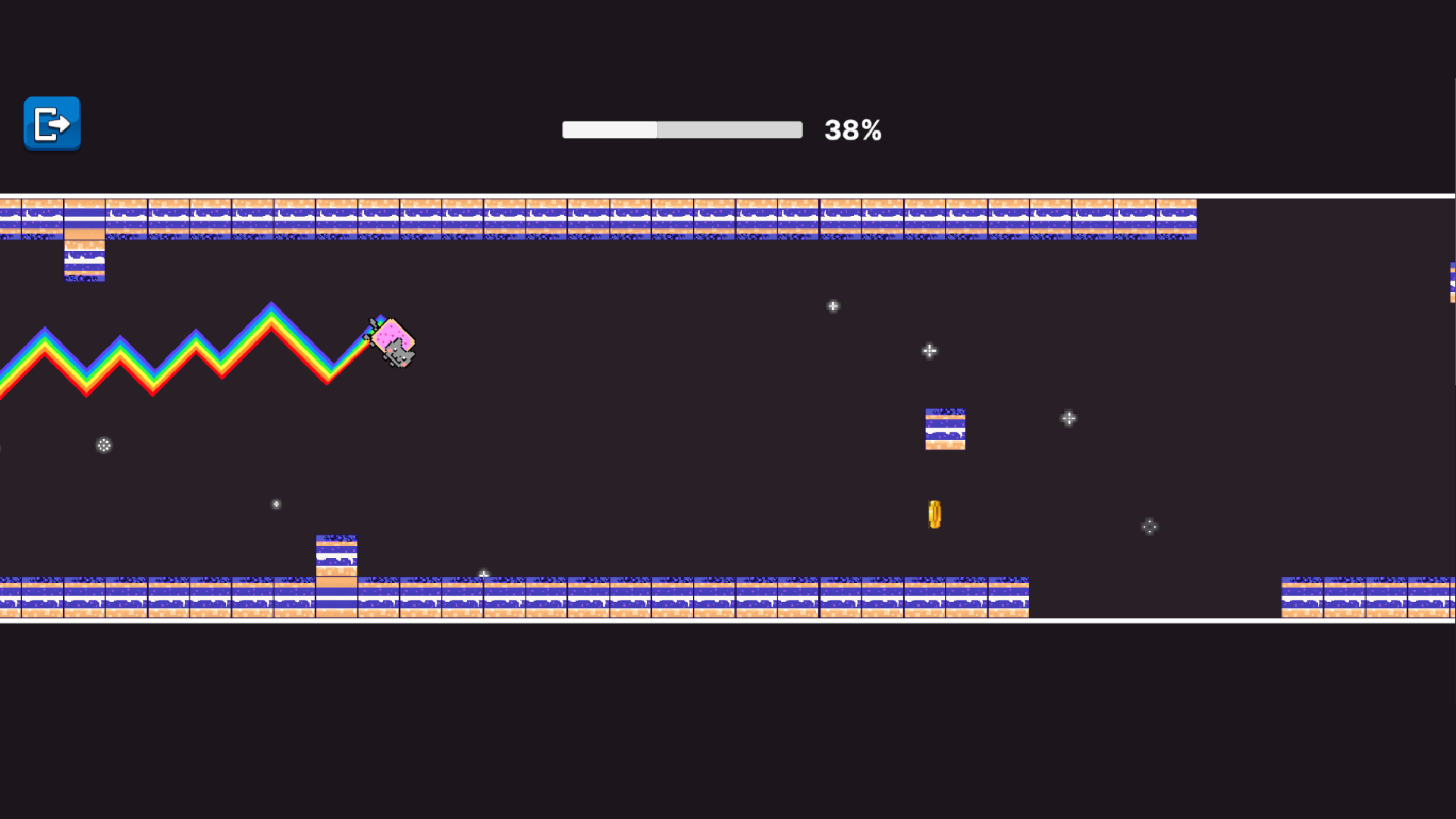Click the dark background area below the level
Image resolution: width=1456 pixels, height=819 pixels.
click(728, 720)
